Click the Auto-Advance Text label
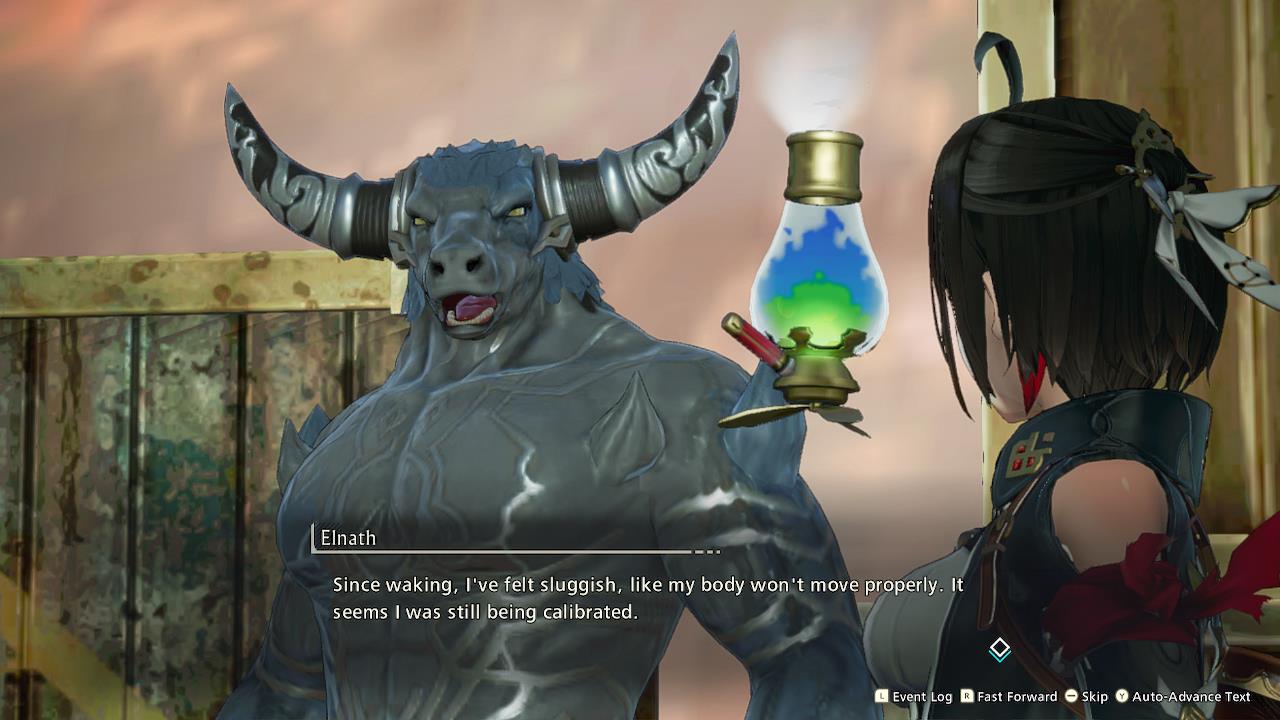 click(1190, 697)
